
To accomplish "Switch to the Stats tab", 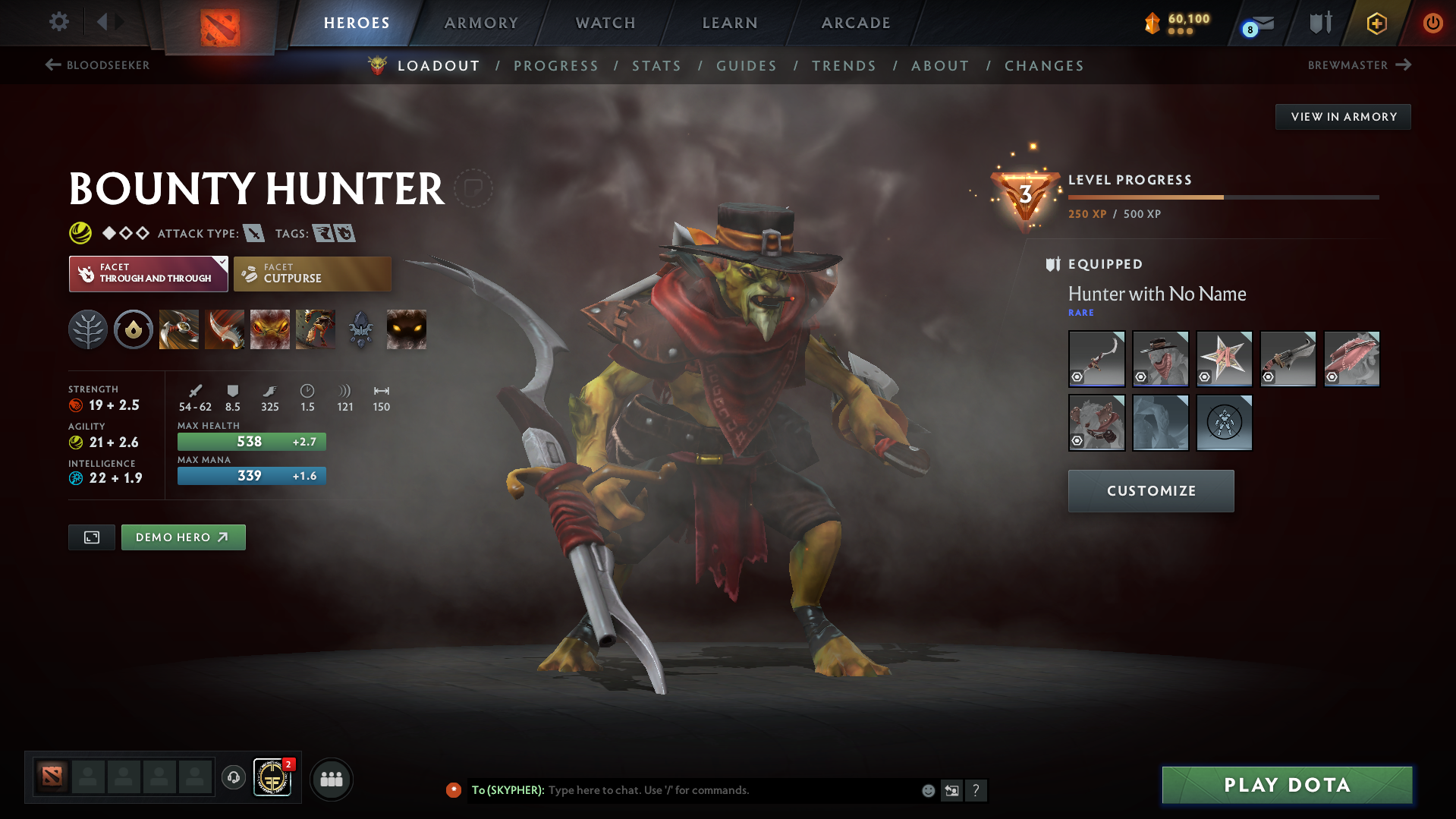I will 656,66.
